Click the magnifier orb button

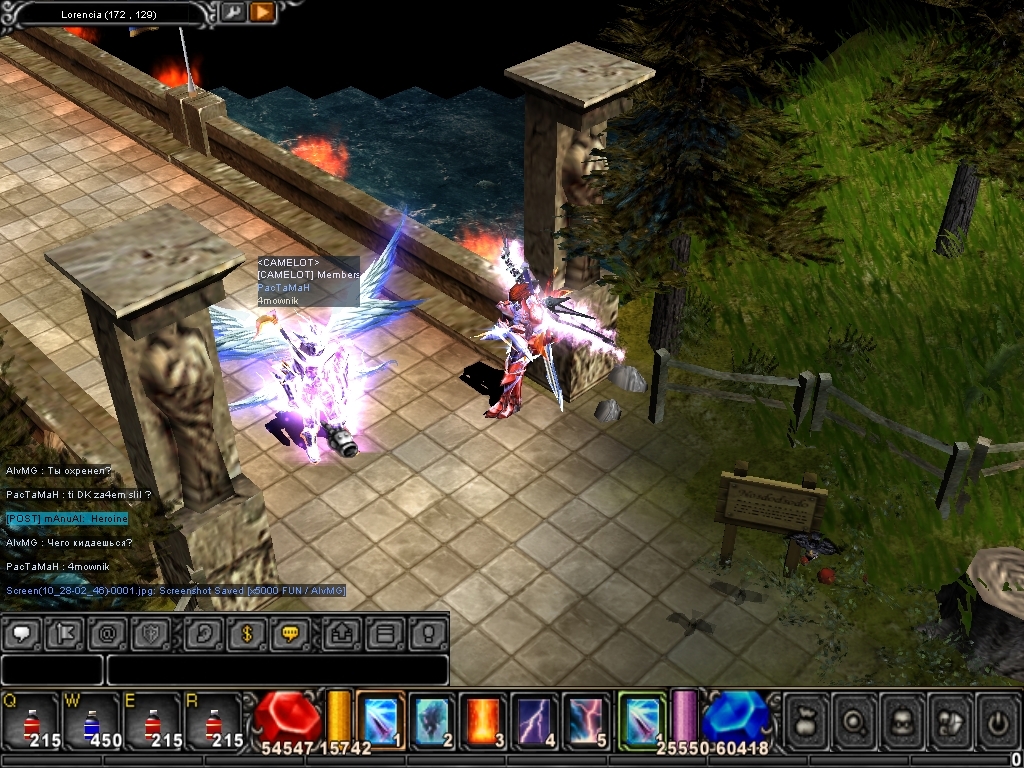854,721
